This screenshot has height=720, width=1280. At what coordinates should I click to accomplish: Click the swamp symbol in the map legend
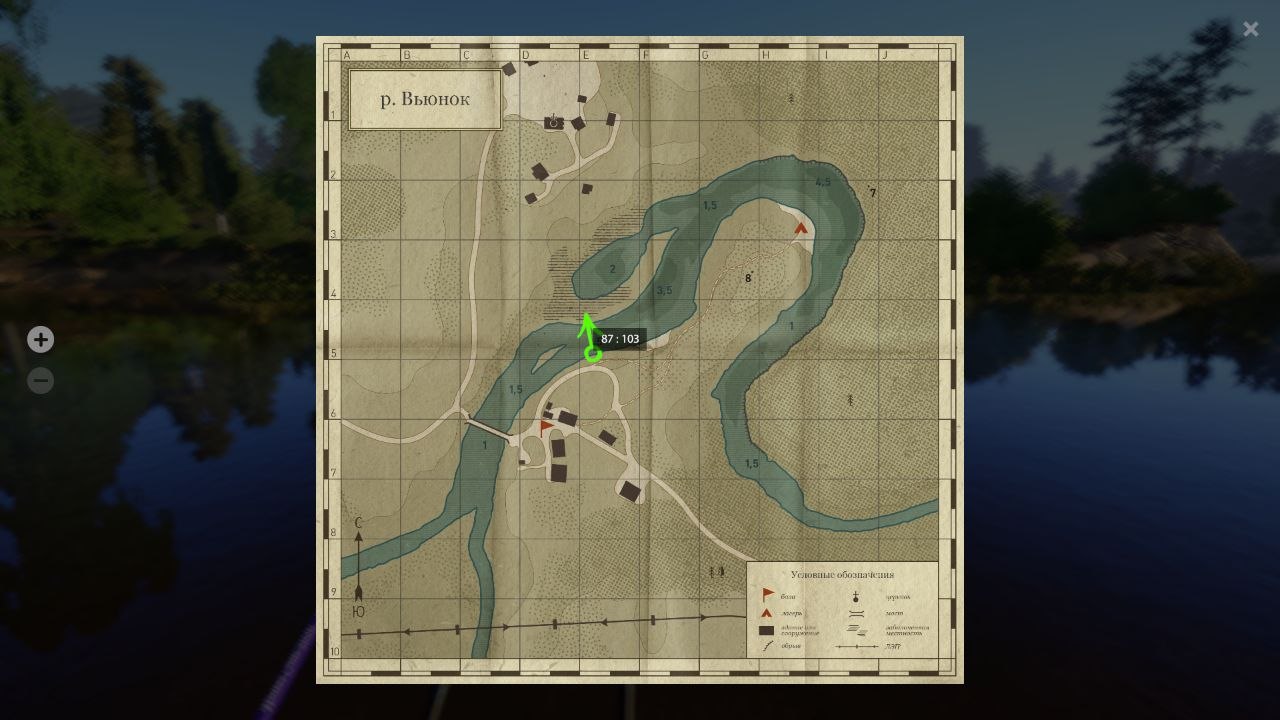[x=856, y=630]
